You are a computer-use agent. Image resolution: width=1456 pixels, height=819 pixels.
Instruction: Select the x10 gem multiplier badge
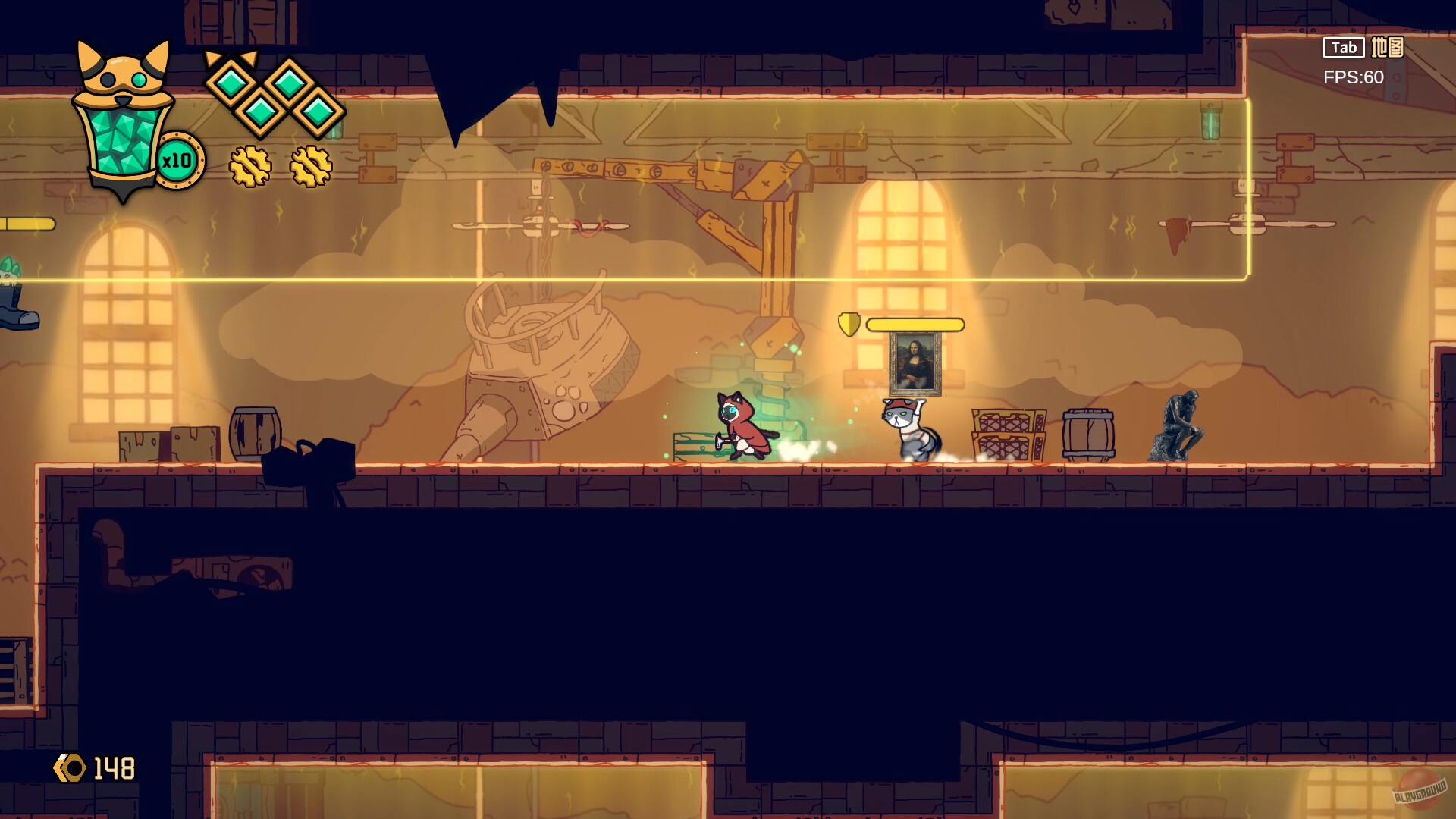coord(178,159)
